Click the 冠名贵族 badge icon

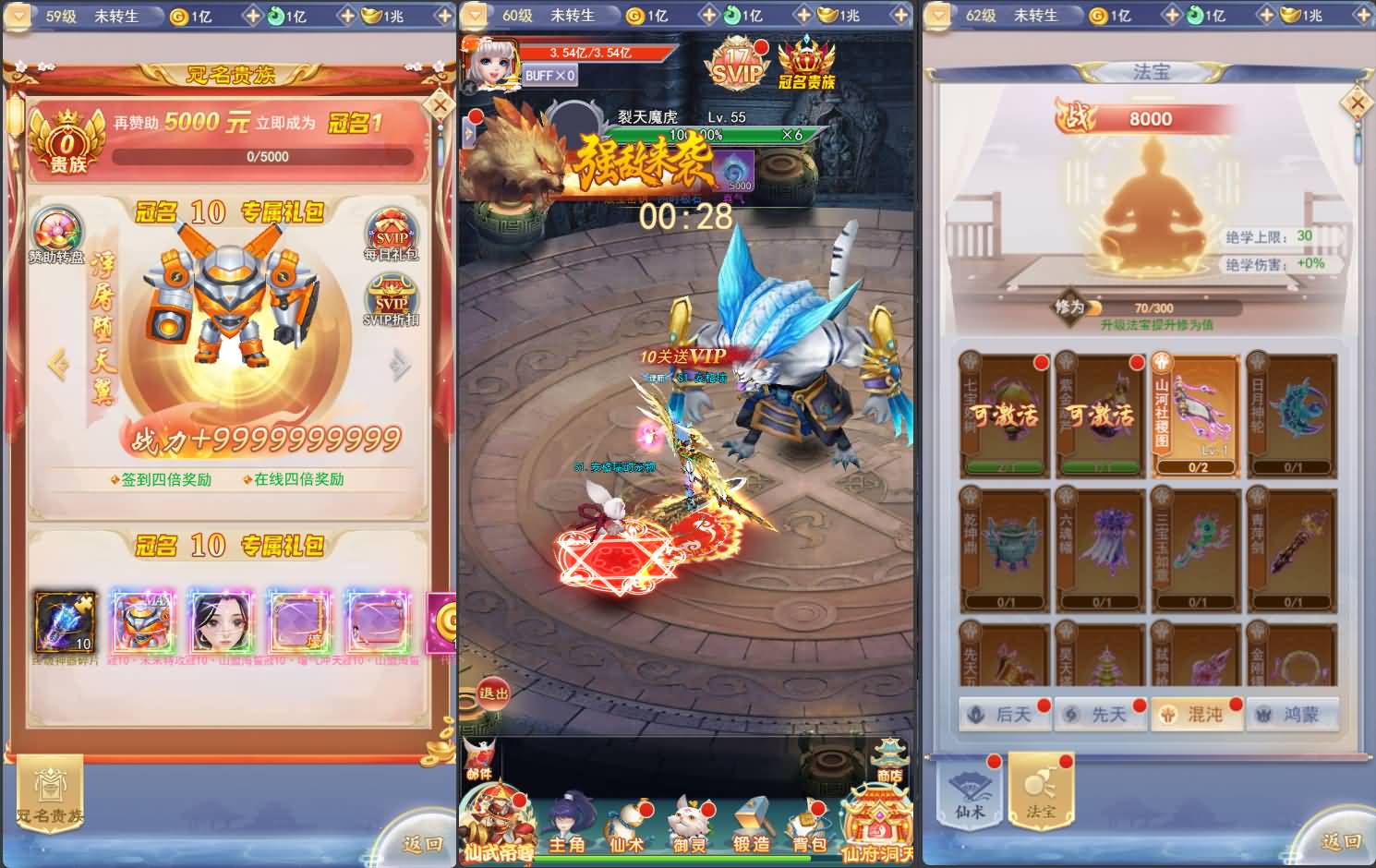pyautogui.click(x=805, y=65)
